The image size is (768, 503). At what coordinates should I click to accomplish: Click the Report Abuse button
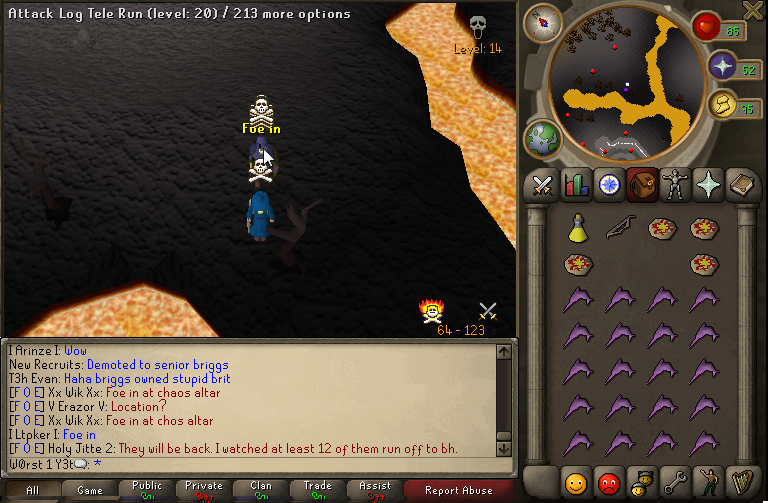click(458, 490)
